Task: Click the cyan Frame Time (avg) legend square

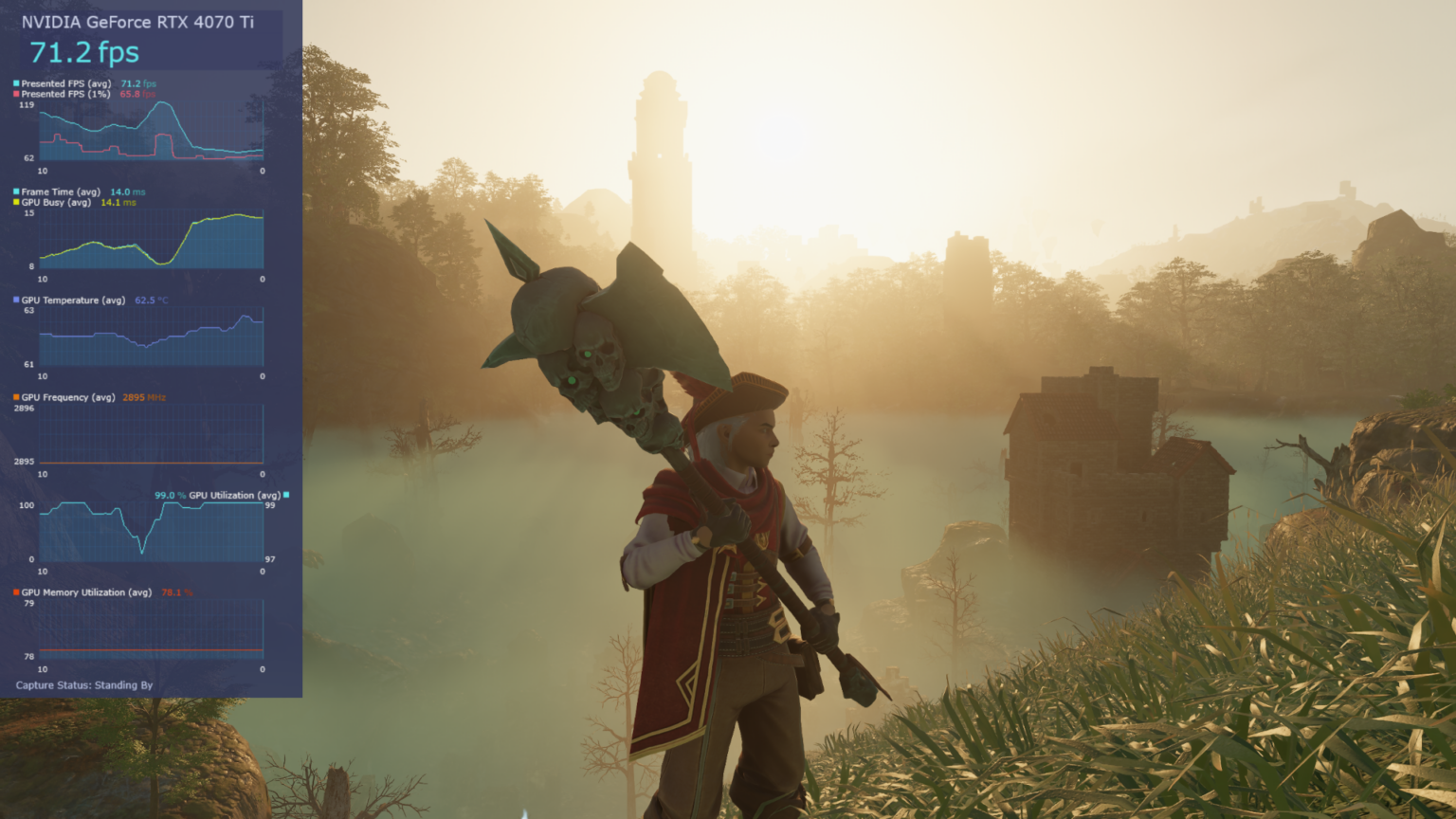Action: point(14,191)
